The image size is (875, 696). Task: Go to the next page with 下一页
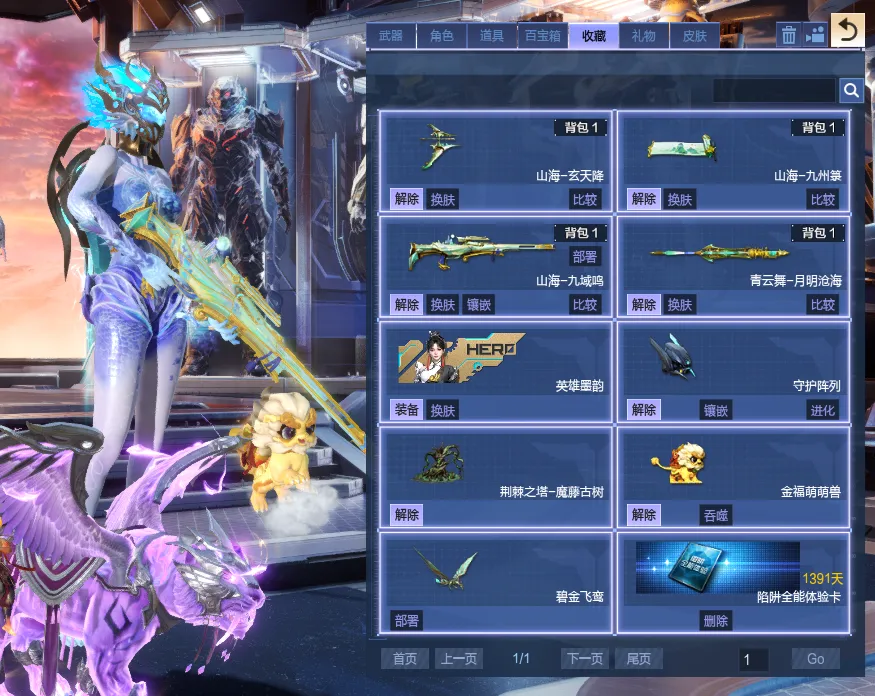(x=586, y=659)
